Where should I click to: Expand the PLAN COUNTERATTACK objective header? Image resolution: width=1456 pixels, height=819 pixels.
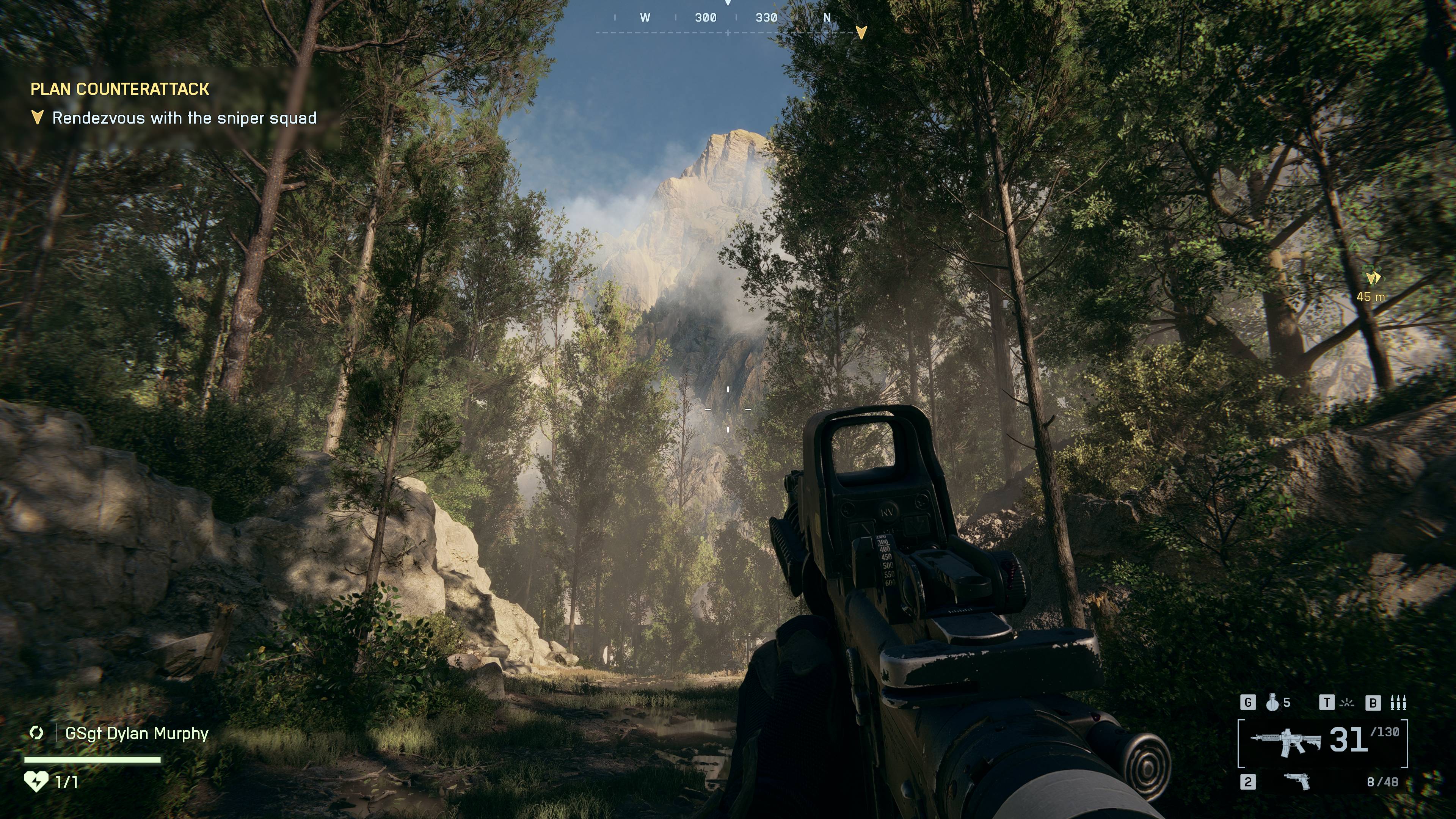pyautogui.click(x=121, y=89)
